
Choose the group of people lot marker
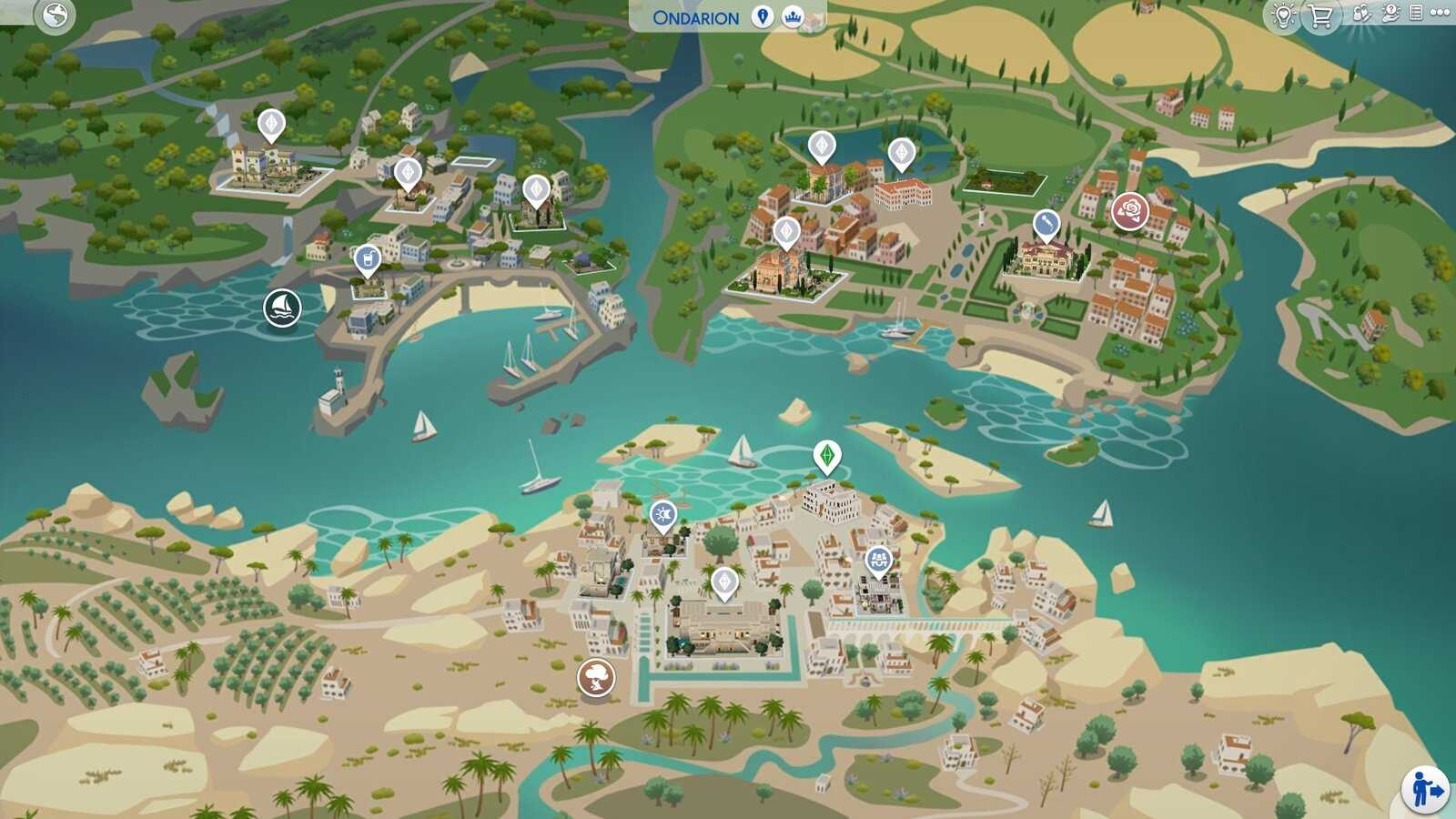click(878, 561)
